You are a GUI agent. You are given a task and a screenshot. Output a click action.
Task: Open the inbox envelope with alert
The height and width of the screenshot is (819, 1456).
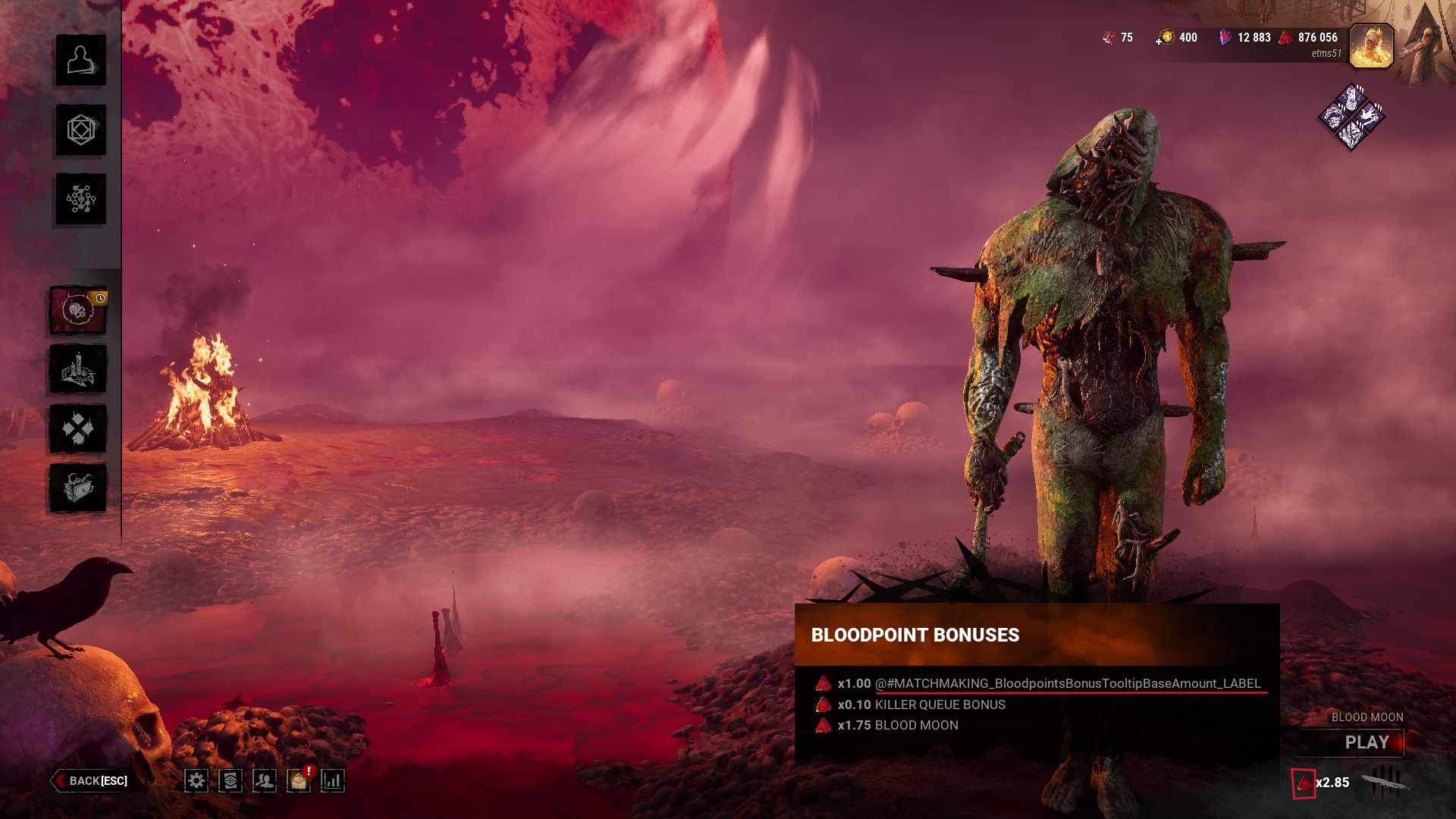[x=299, y=780]
